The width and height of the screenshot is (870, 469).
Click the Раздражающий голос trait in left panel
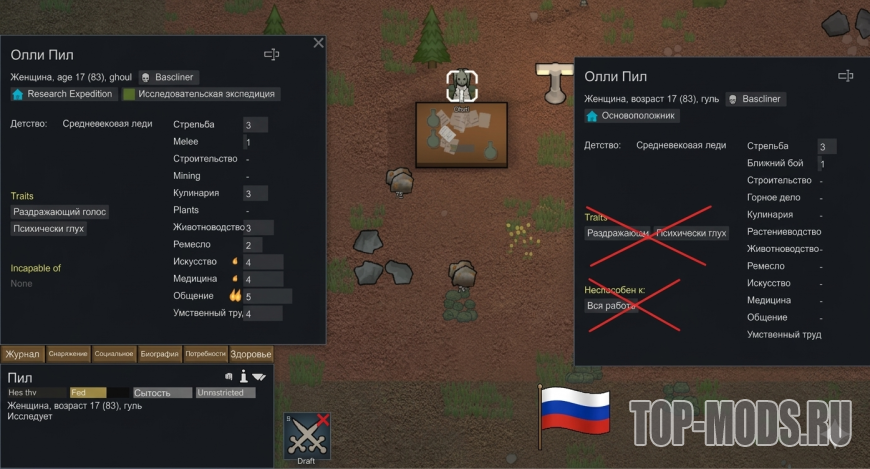[x=60, y=212]
